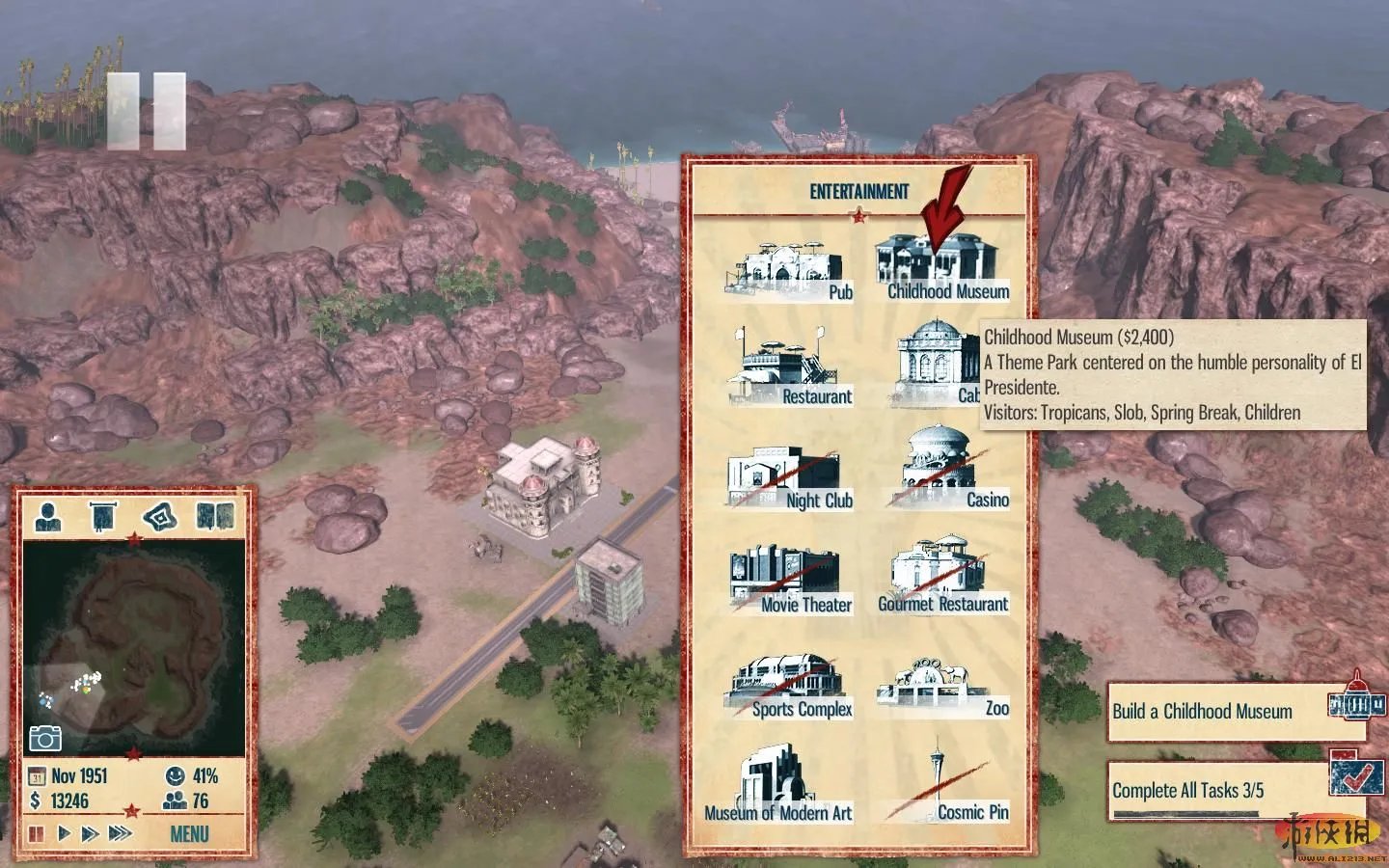Pick the Gourmet Restaurant building
Screen dimensions: 1389x868
tap(941, 580)
